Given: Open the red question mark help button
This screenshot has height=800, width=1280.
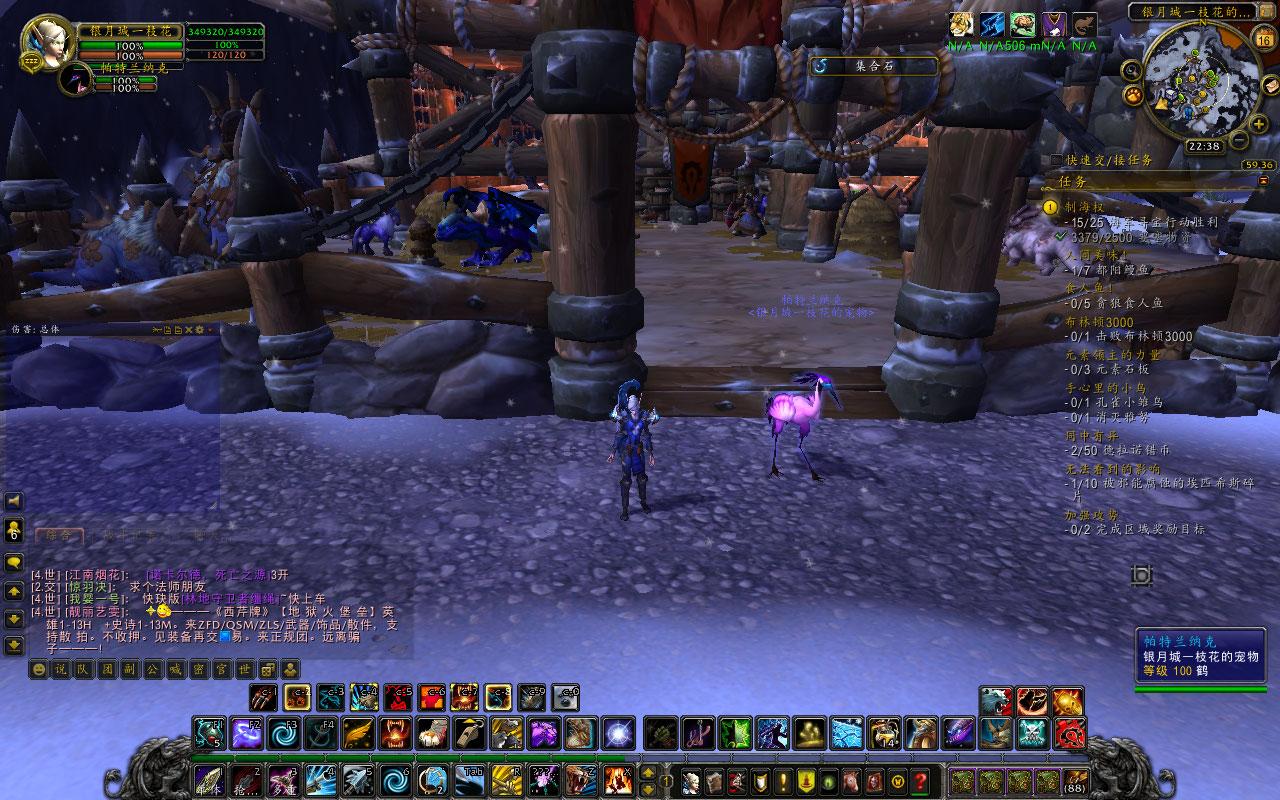Looking at the screenshot, I should [920, 780].
